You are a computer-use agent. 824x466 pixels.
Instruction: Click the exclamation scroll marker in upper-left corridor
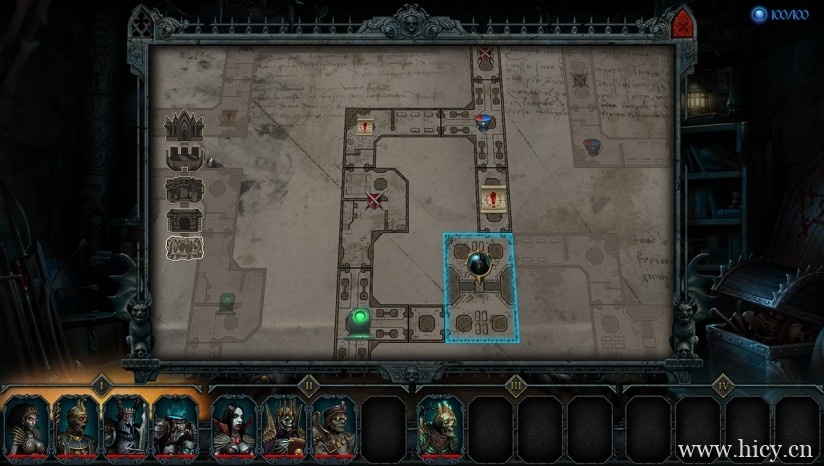[x=366, y=125]
